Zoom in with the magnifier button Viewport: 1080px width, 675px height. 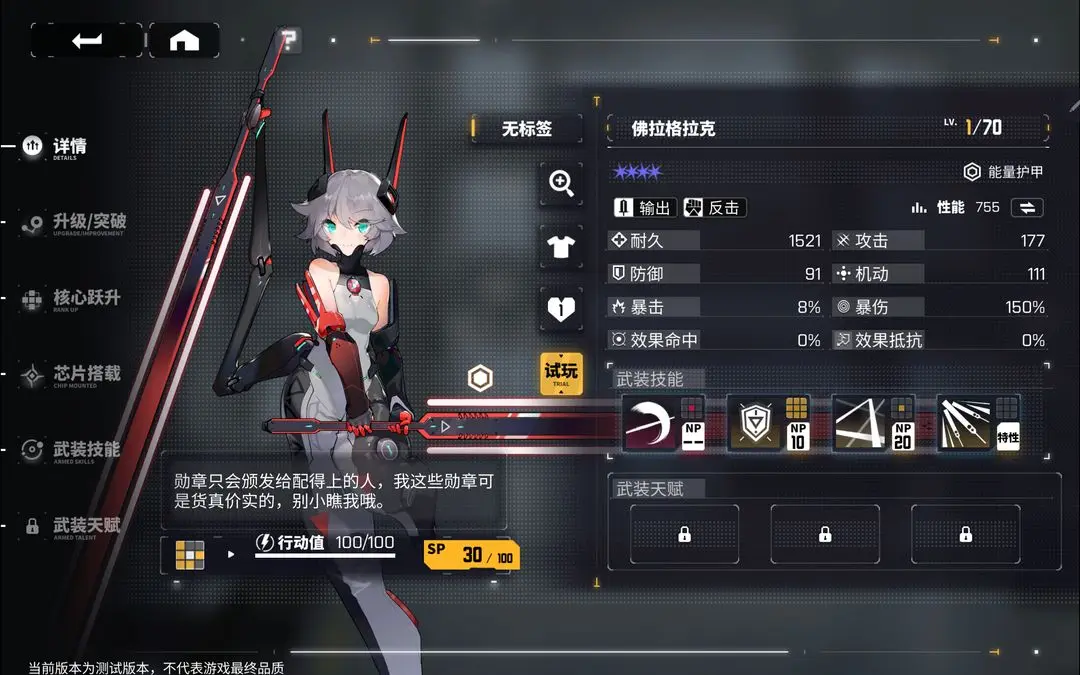coord(561,183)
